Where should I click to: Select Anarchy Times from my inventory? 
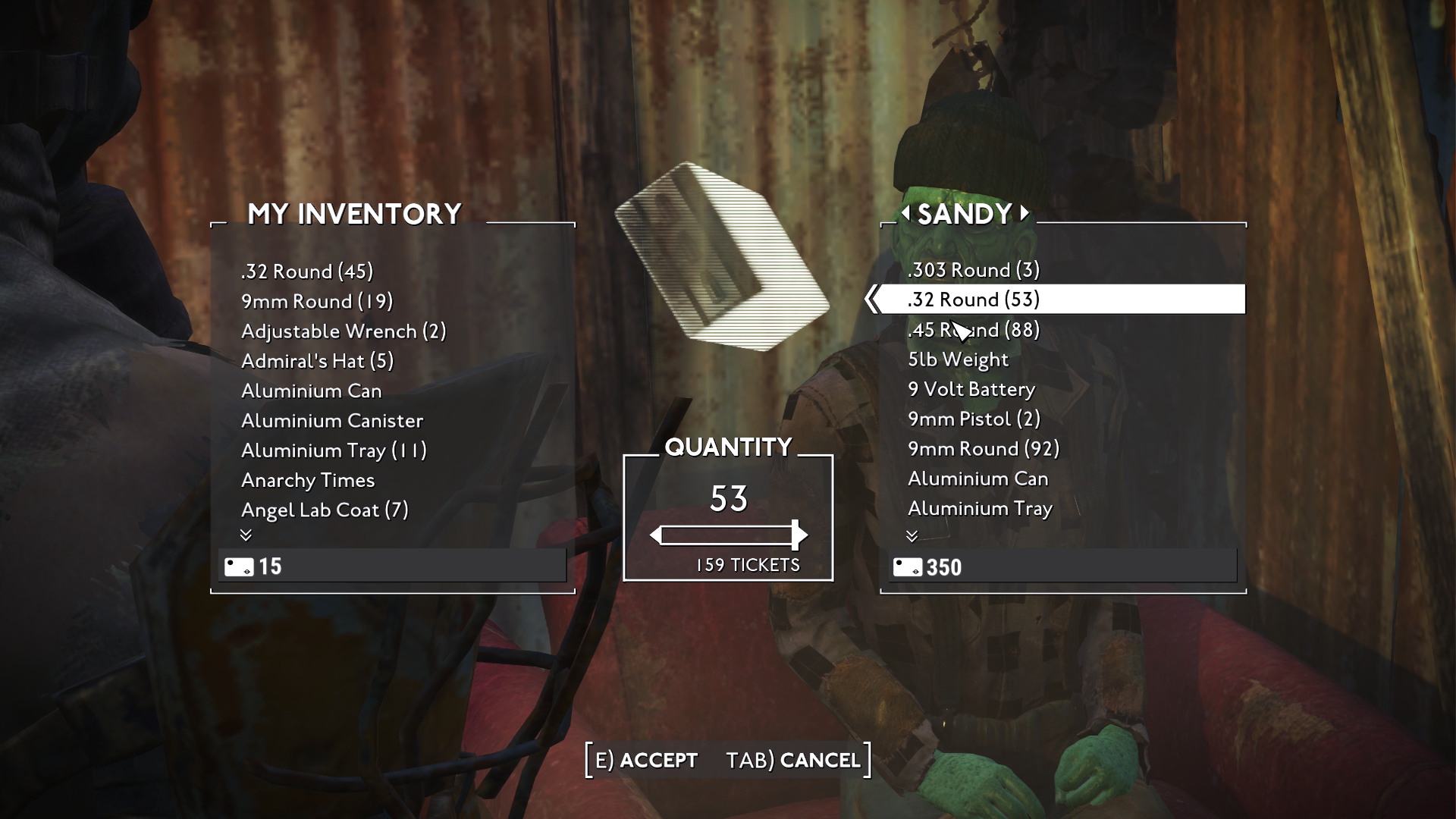pyautogui.click(x=308, y=480)
